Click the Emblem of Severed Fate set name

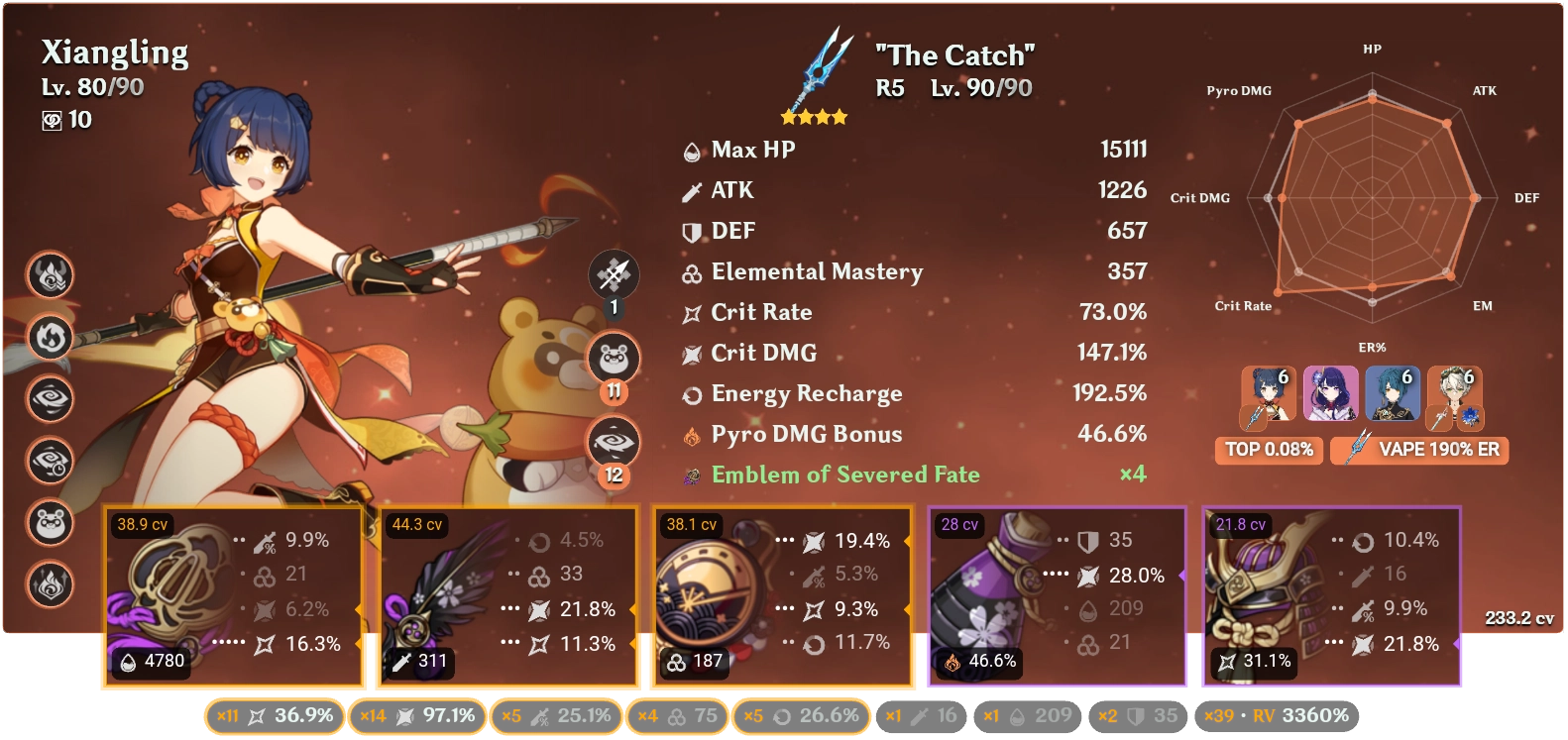(843, 475)
